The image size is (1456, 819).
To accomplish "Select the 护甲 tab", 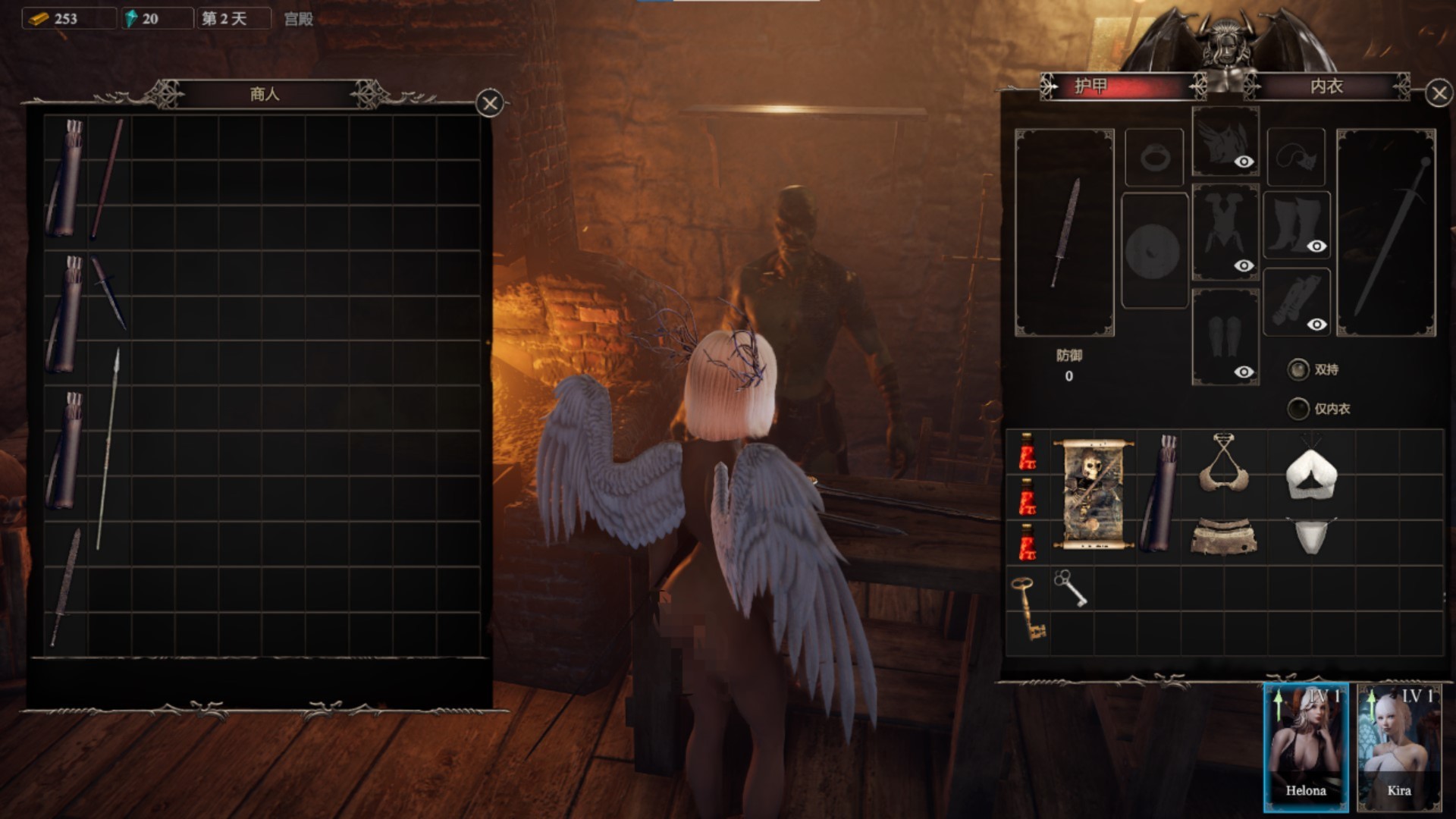I will coord(1091,86).
